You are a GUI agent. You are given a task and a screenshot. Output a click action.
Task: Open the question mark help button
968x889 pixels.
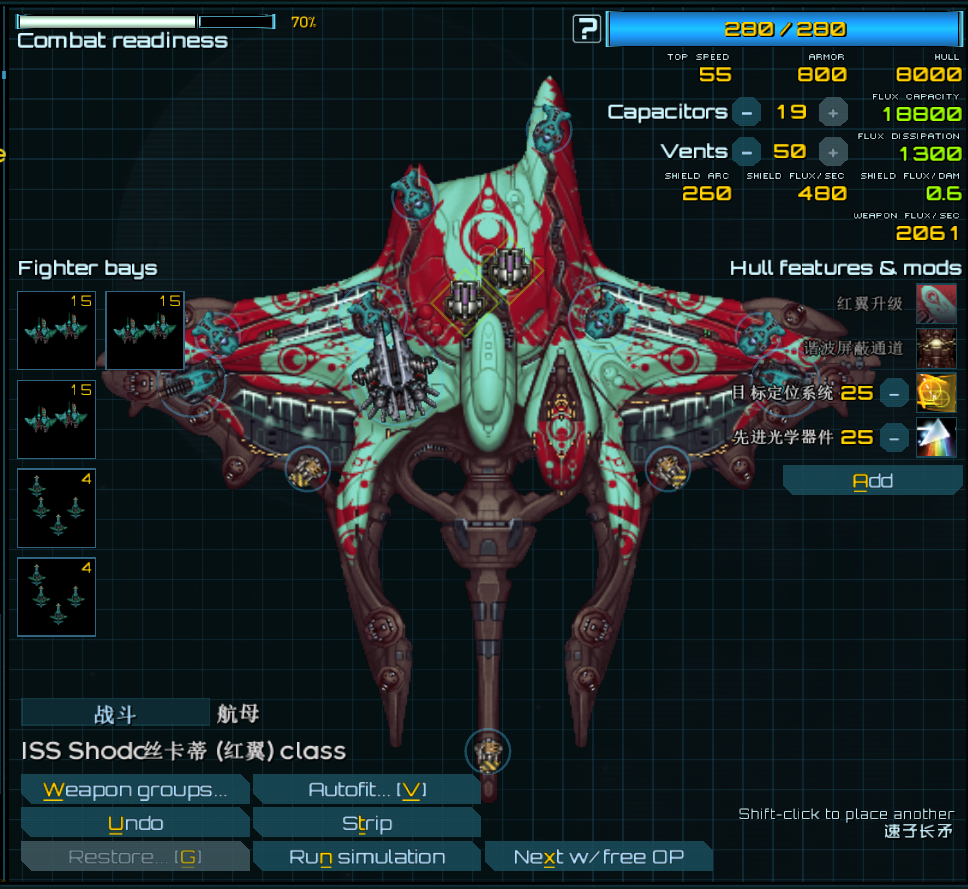587,29
